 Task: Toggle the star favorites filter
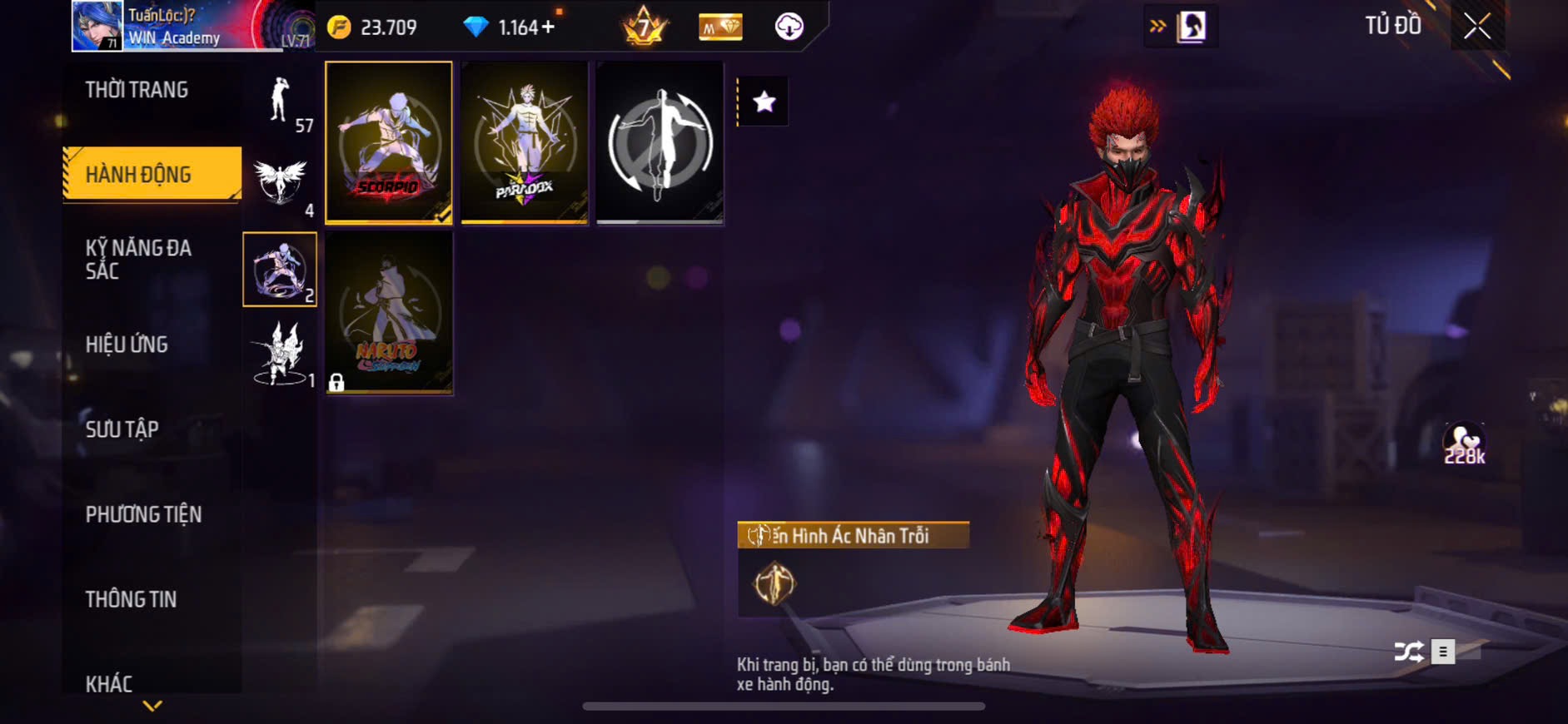[764, 102]
